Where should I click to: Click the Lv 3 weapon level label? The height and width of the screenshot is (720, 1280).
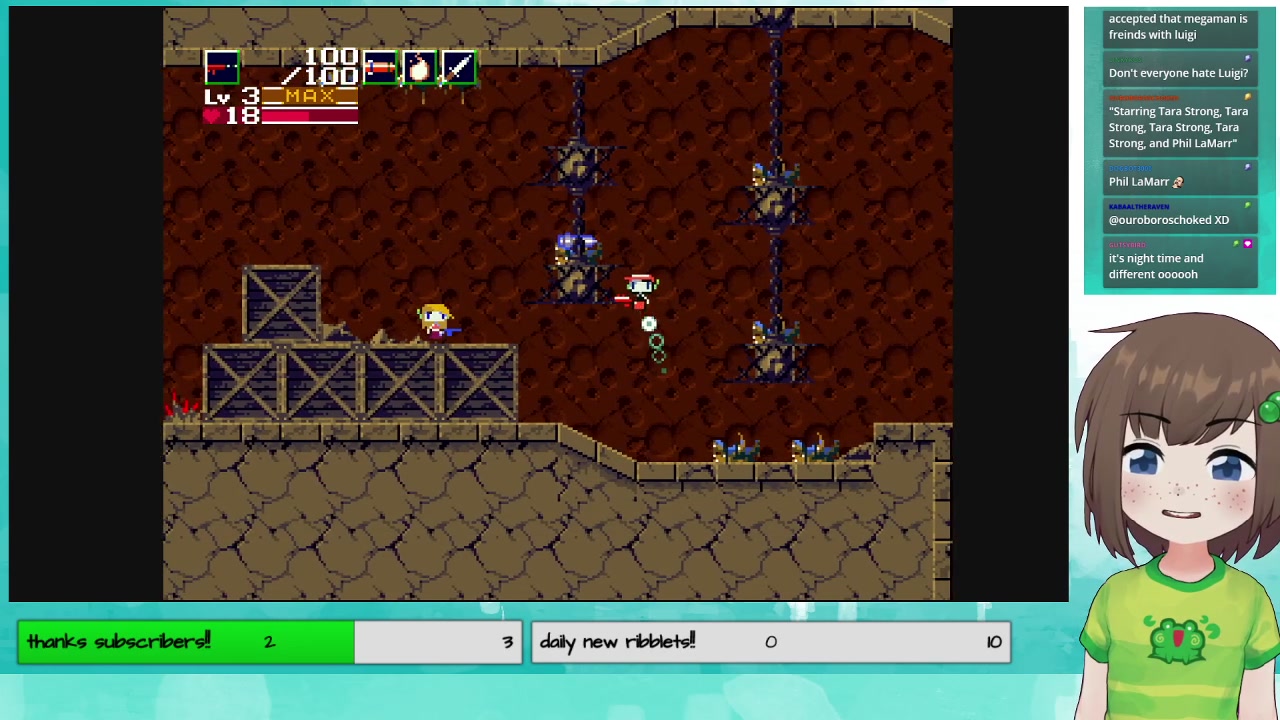click(x=225, y=97)
